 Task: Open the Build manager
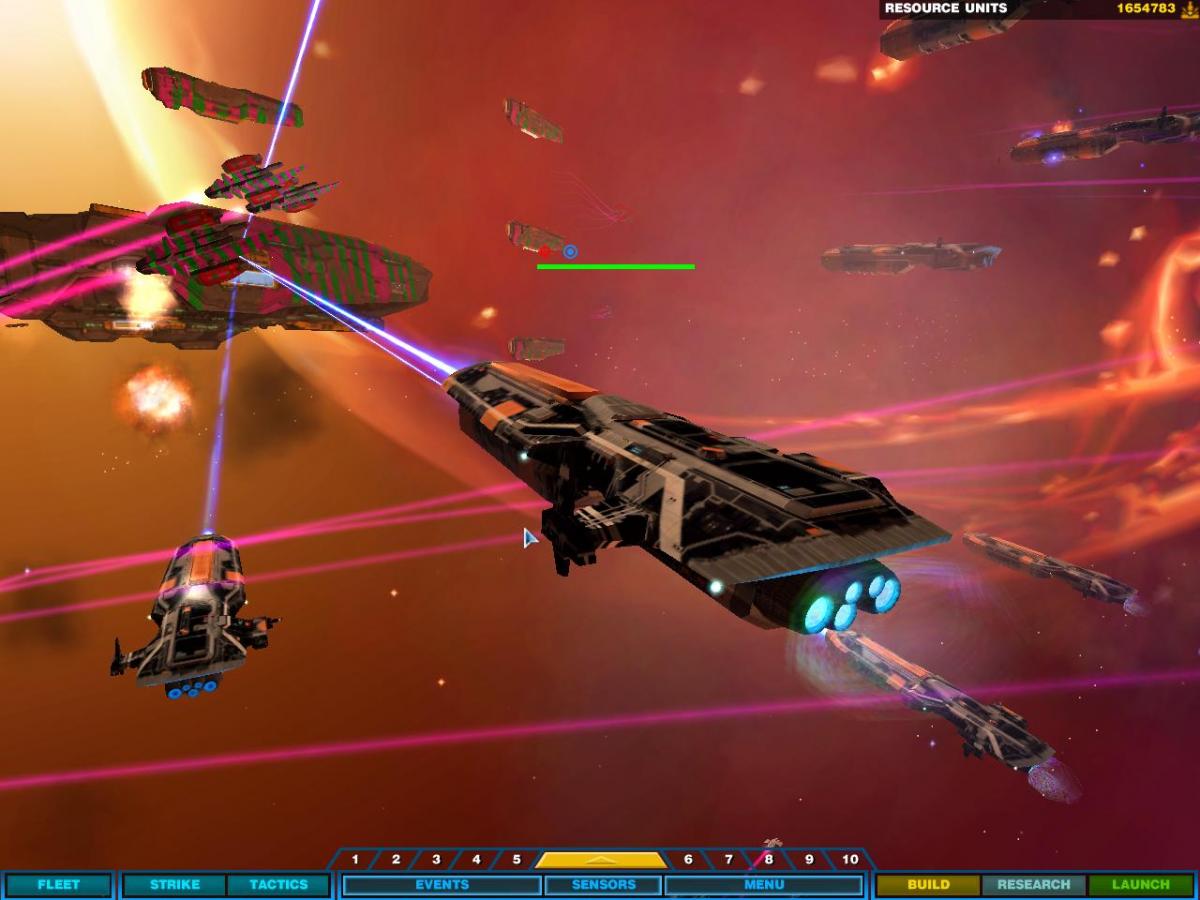[928, 885]
